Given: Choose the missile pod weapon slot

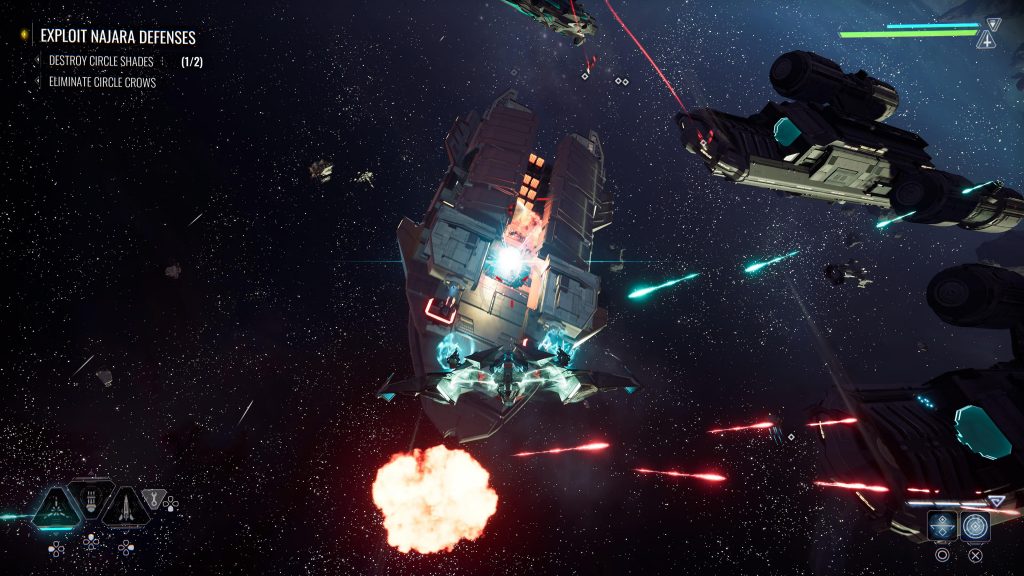Looking at the screenshot, I should pos(91,499).
